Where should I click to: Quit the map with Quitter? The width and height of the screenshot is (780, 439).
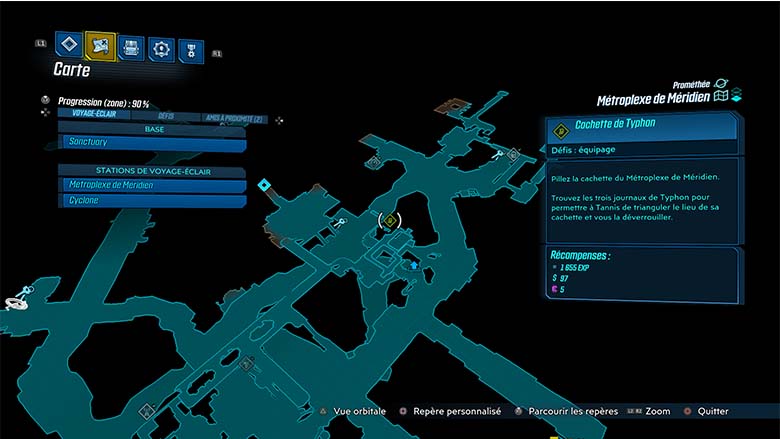coord(706,411)
